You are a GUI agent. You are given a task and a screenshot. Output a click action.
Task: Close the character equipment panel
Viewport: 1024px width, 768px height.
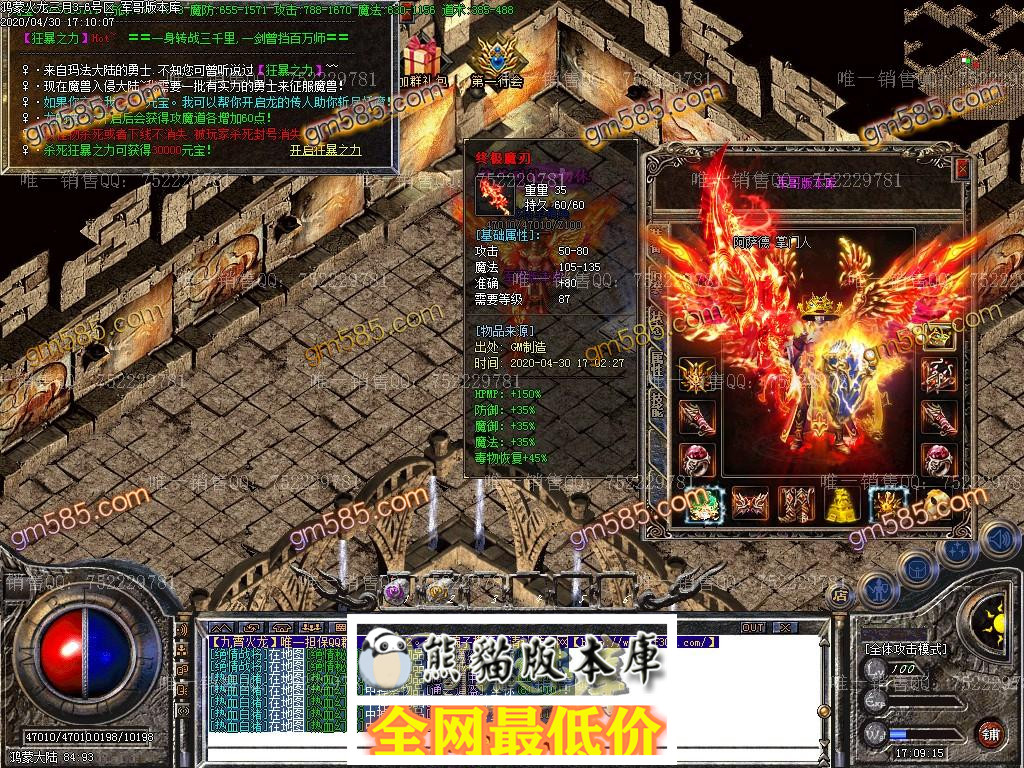point(962,170)
